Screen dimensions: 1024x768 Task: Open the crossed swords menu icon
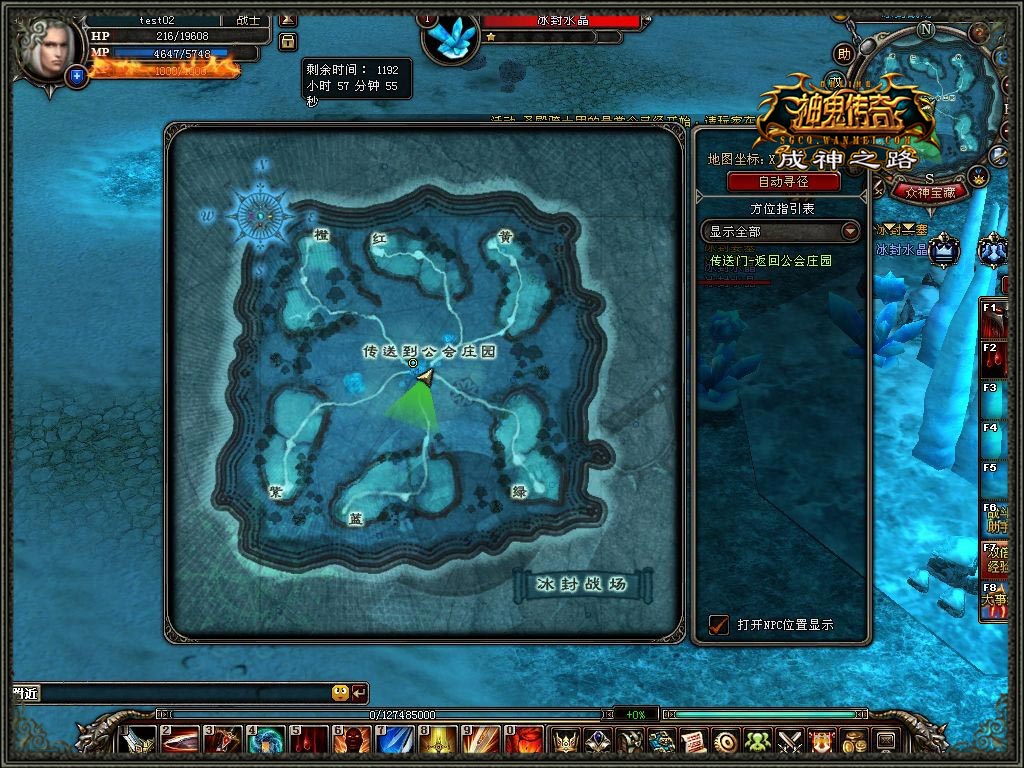[791, 741]
